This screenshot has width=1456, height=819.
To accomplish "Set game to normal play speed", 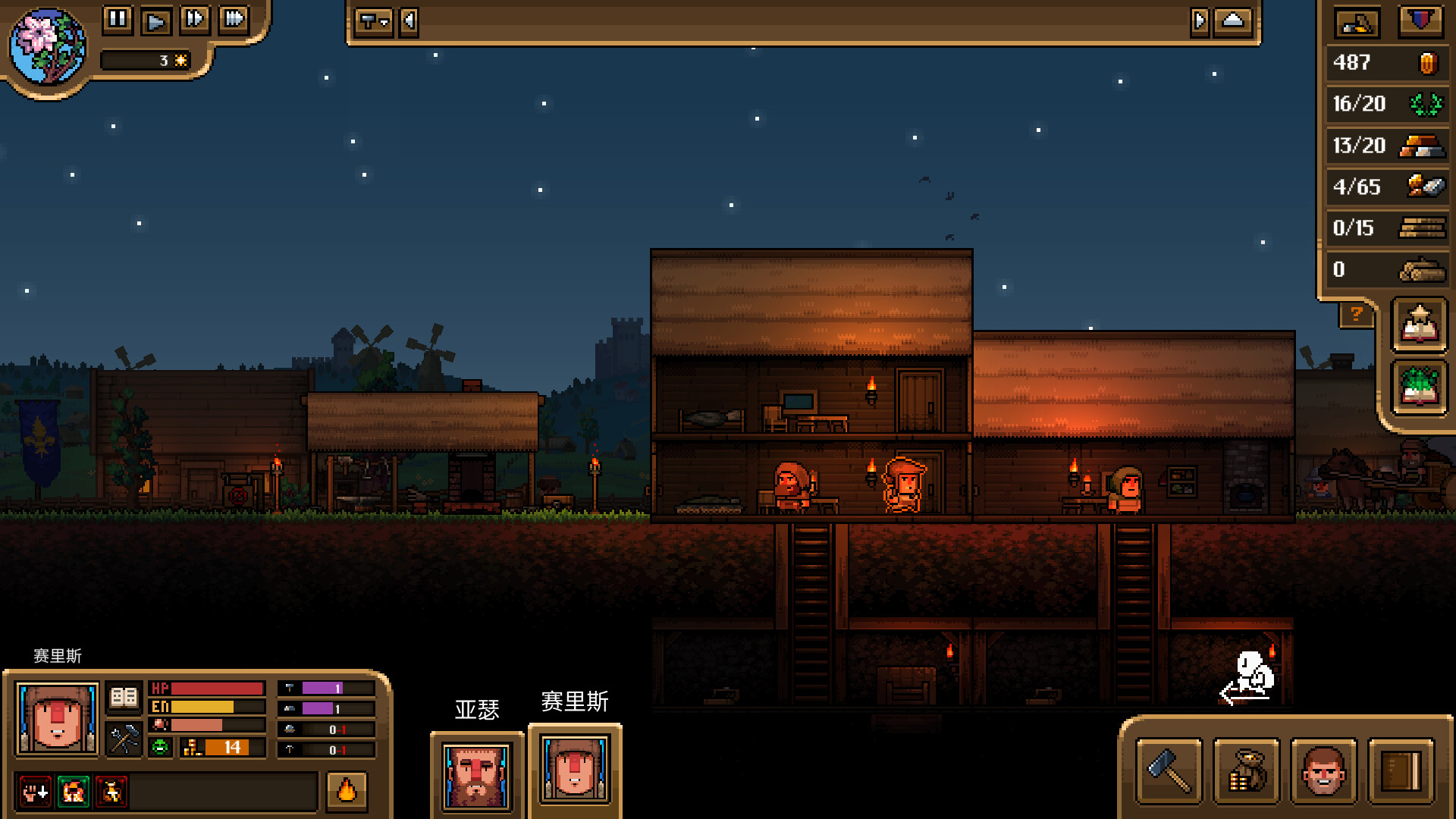I will click(156, 20).
